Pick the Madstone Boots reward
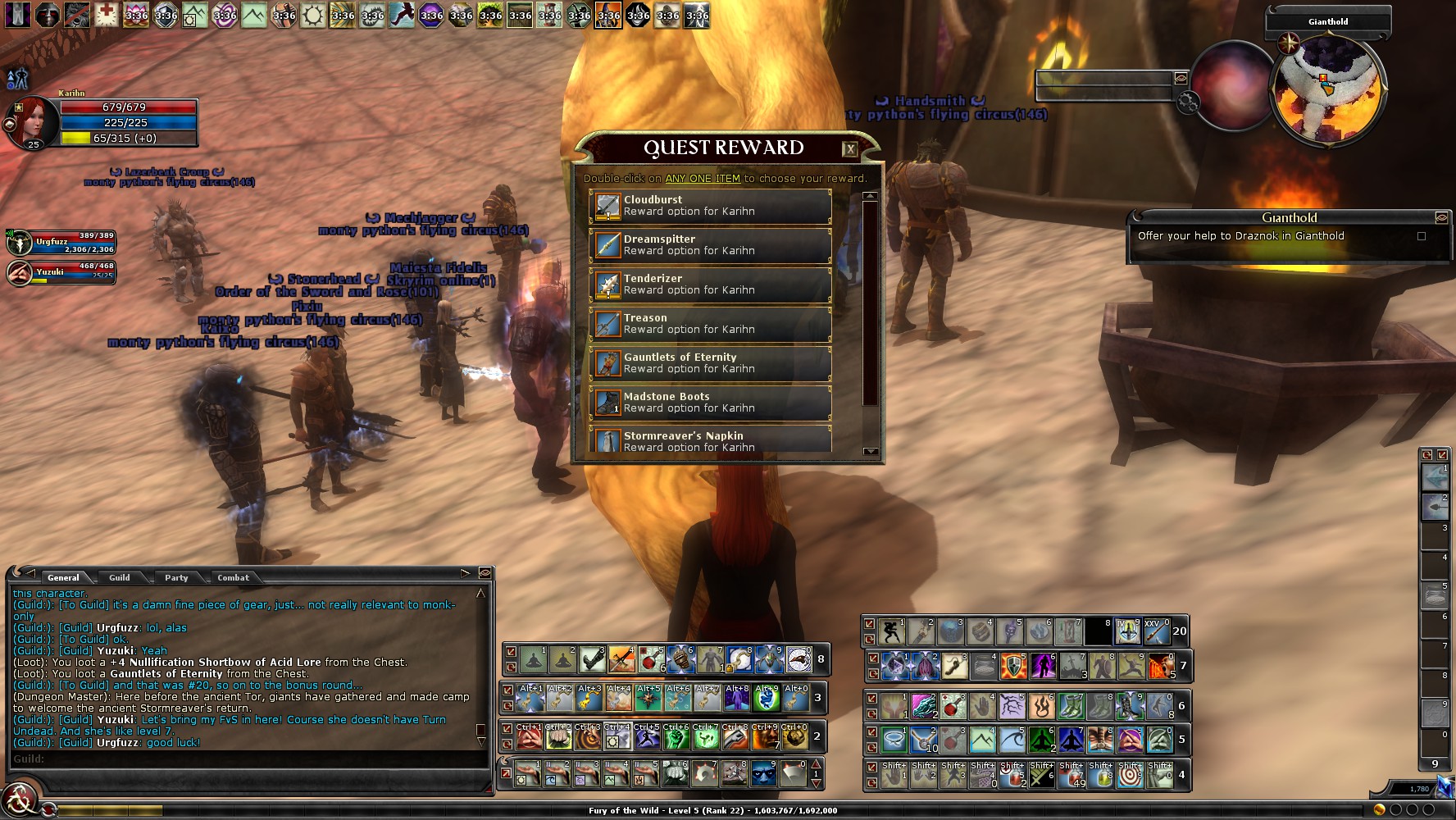 point(710,403)
